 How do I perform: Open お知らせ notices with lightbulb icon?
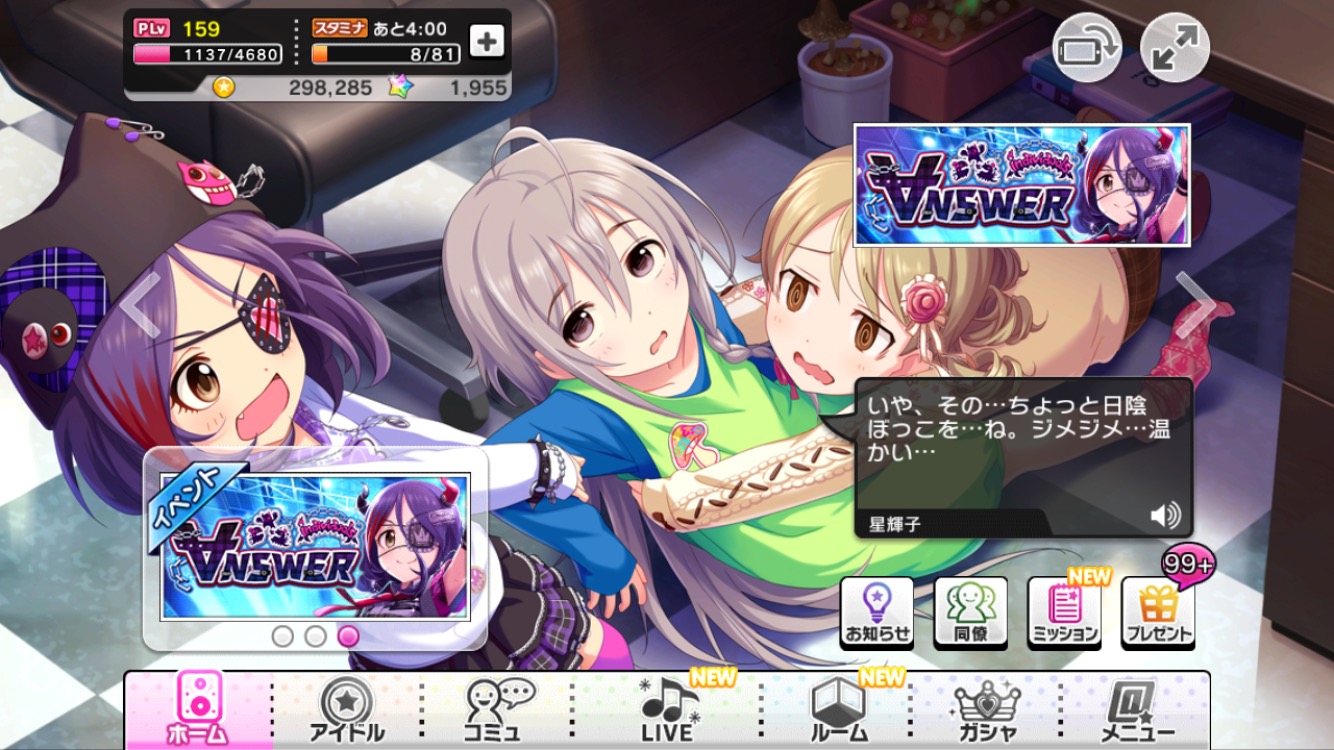877,611
